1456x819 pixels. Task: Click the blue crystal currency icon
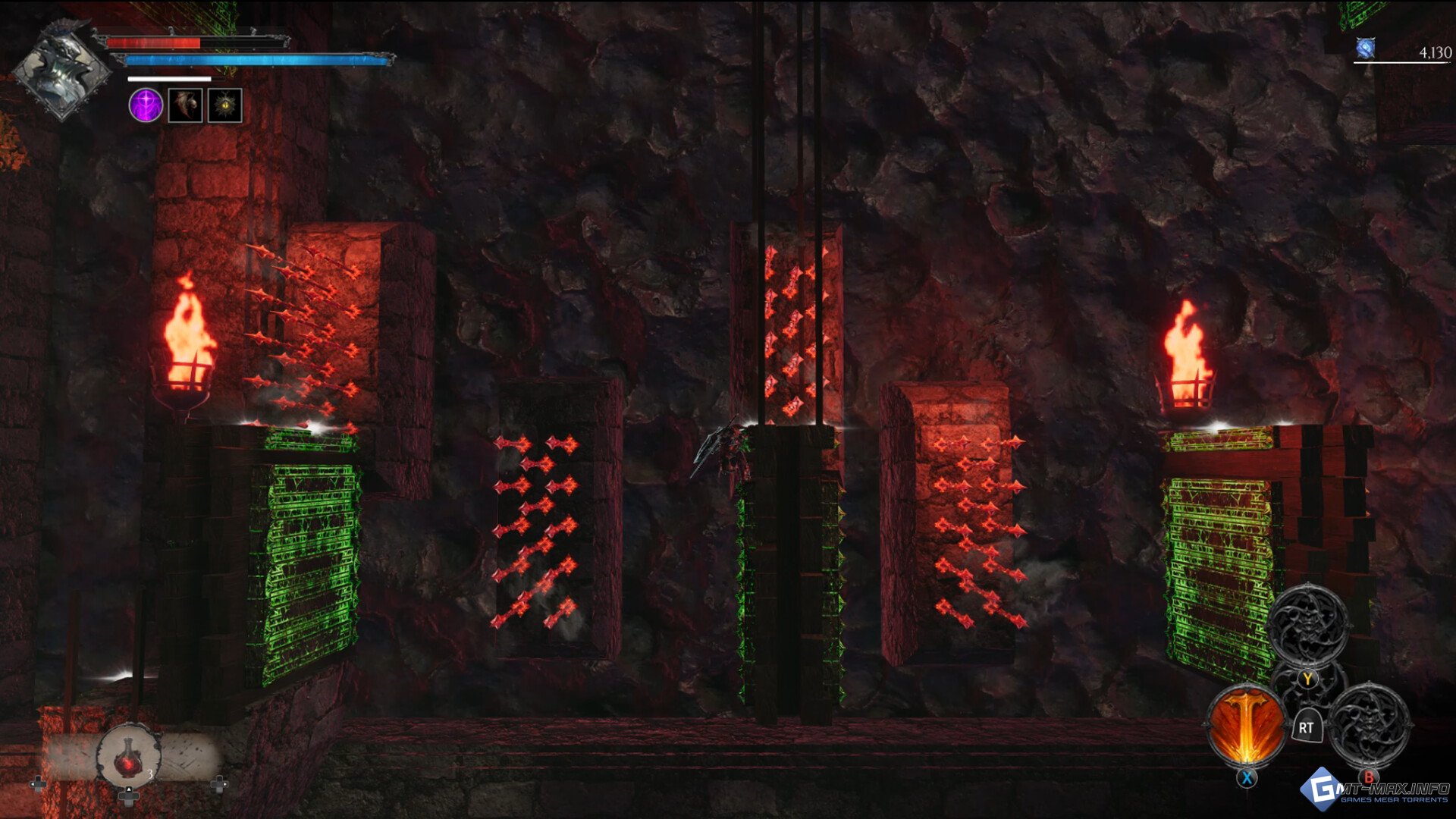(x=1366, y=50)
